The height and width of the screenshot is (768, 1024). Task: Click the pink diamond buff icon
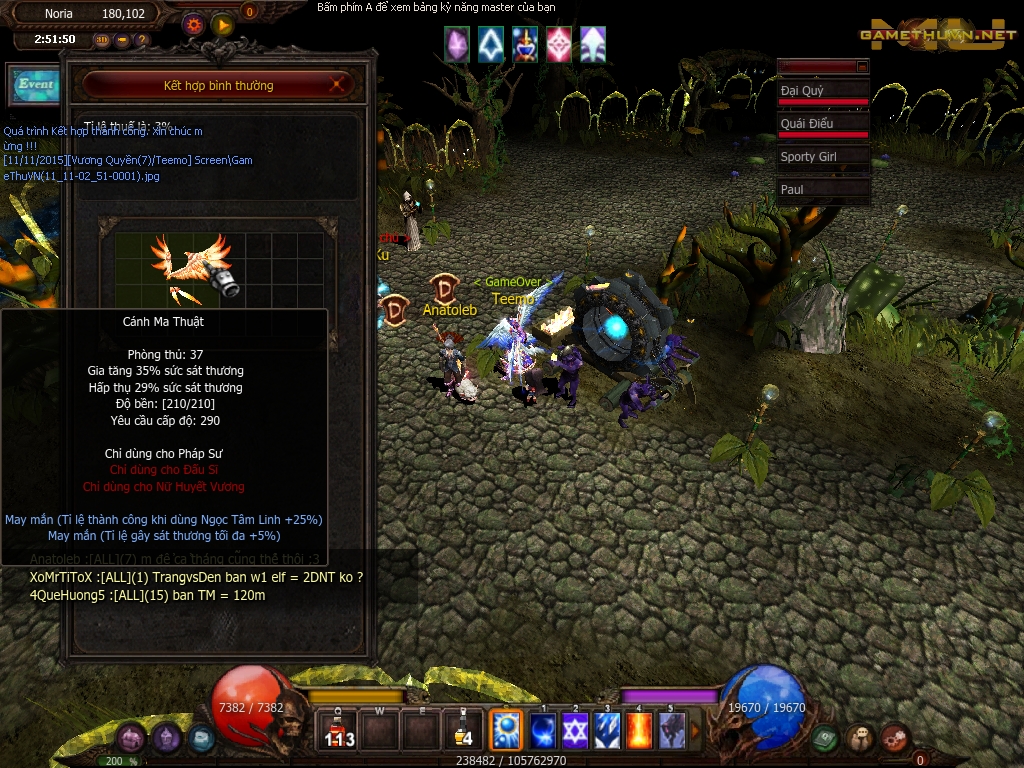point(559,44)
